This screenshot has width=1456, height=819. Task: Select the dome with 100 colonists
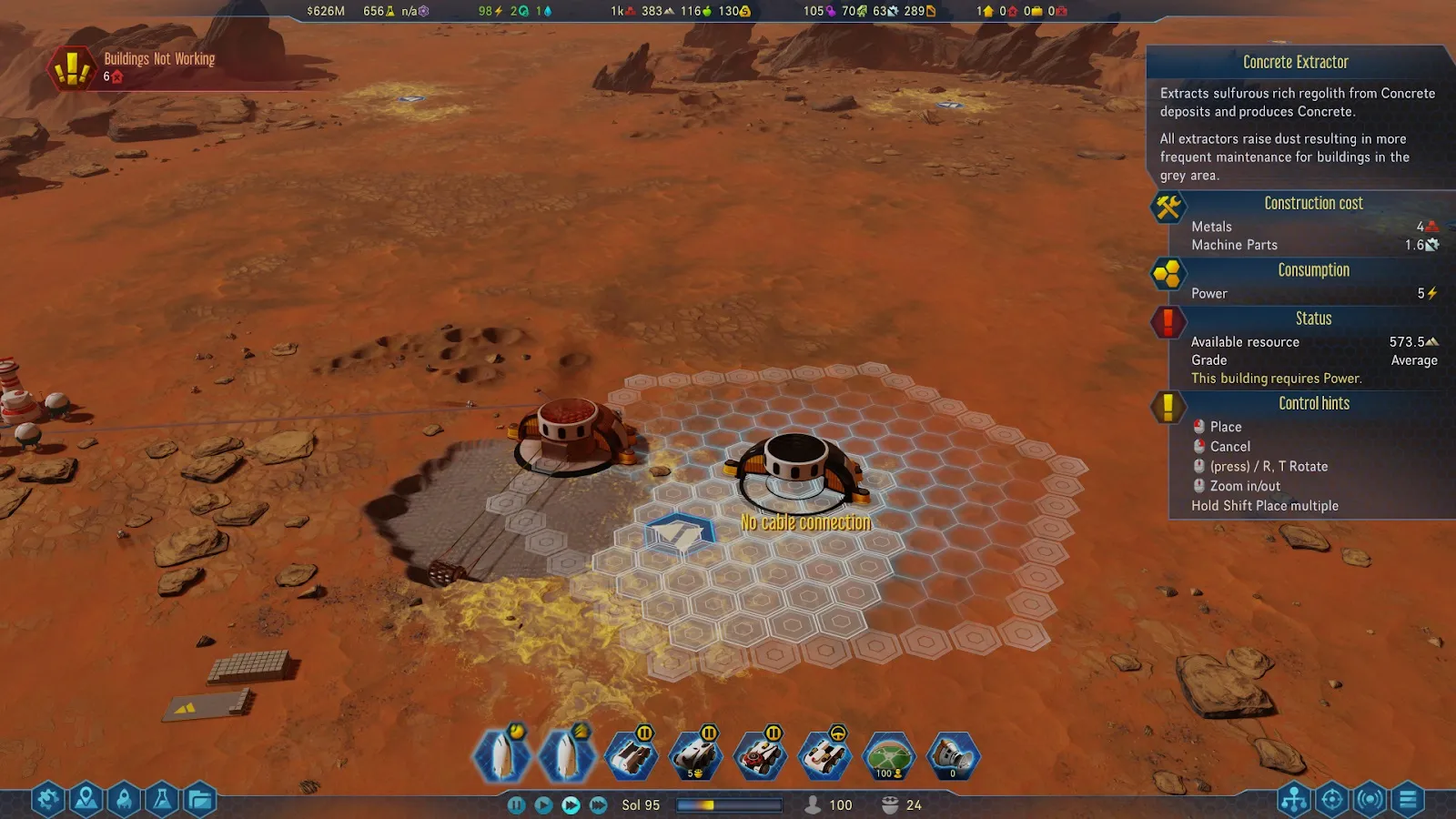888,756
